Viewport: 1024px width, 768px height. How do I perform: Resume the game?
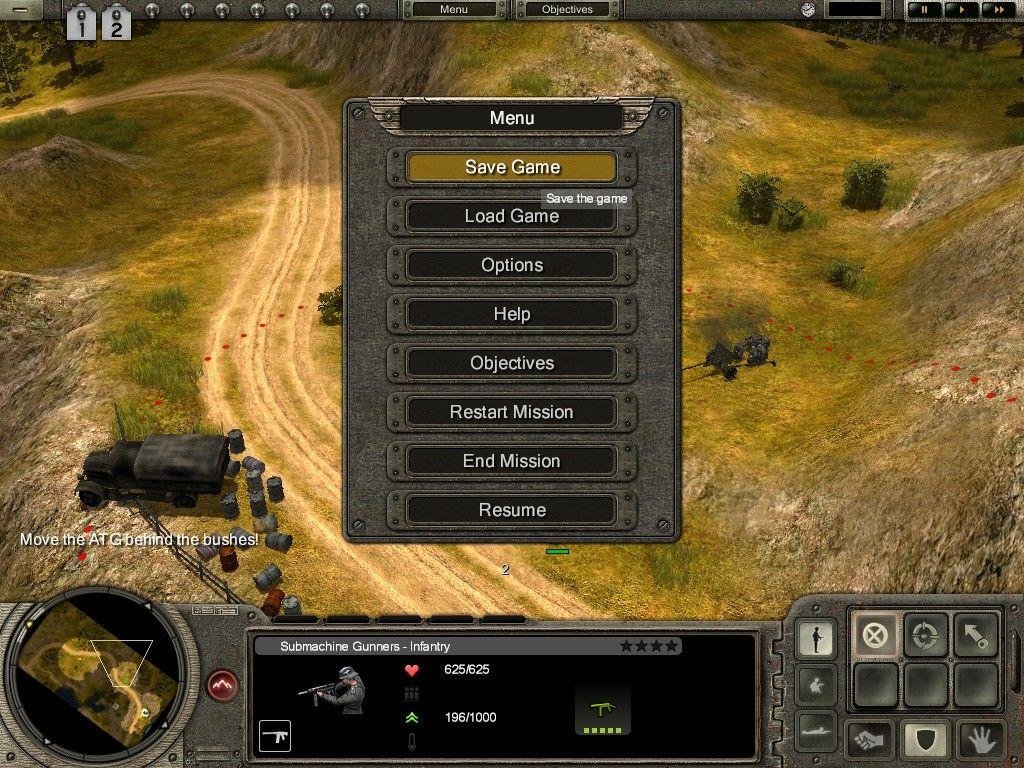click(511, 510)
